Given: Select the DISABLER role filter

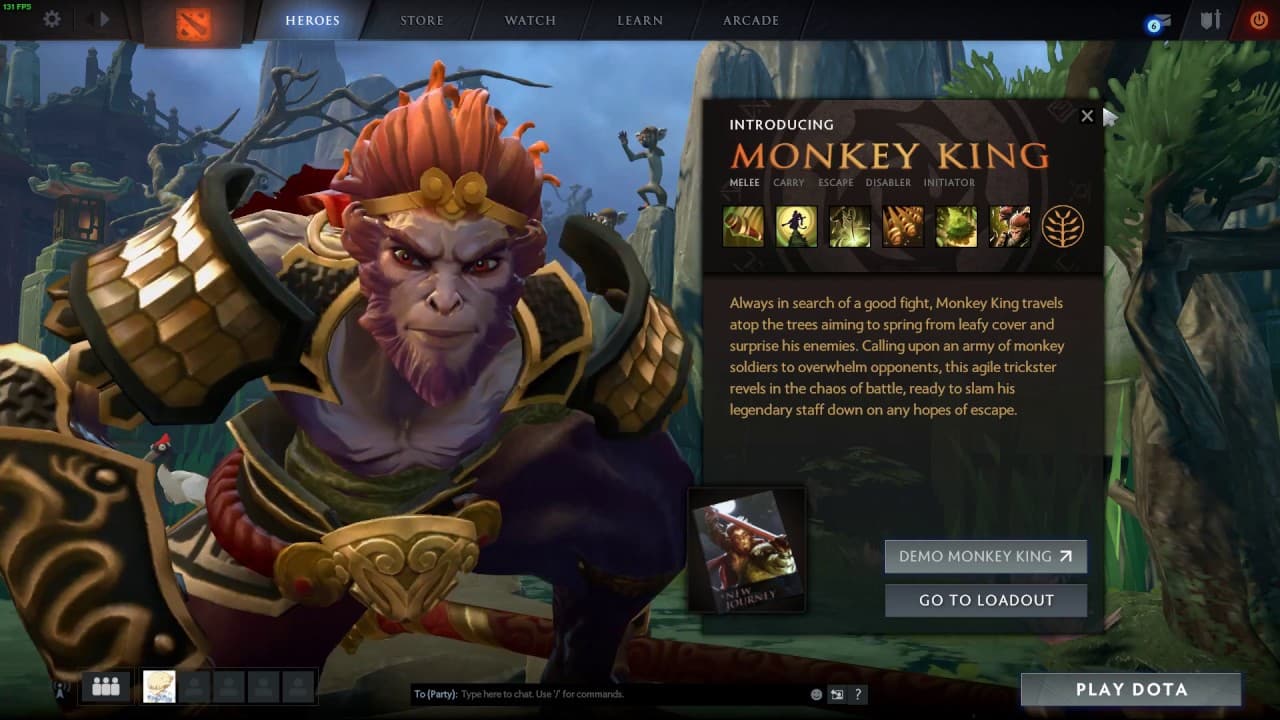Looking at the screenshot, I should click(888, 183).
